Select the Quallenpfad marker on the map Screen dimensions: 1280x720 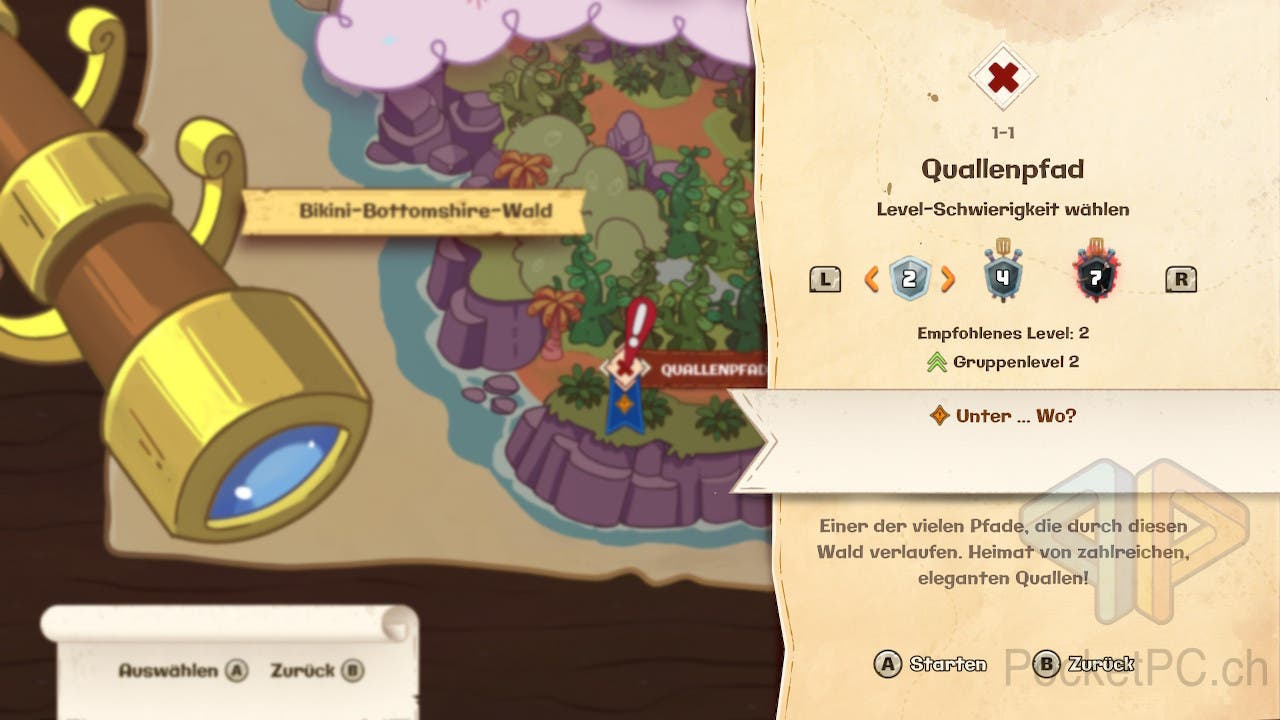(x=625, y=368)
